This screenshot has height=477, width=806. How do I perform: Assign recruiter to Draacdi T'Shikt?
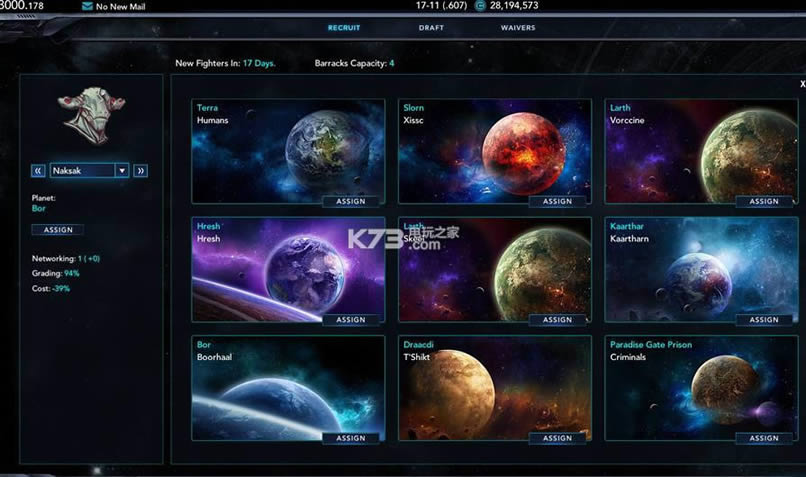557,438
